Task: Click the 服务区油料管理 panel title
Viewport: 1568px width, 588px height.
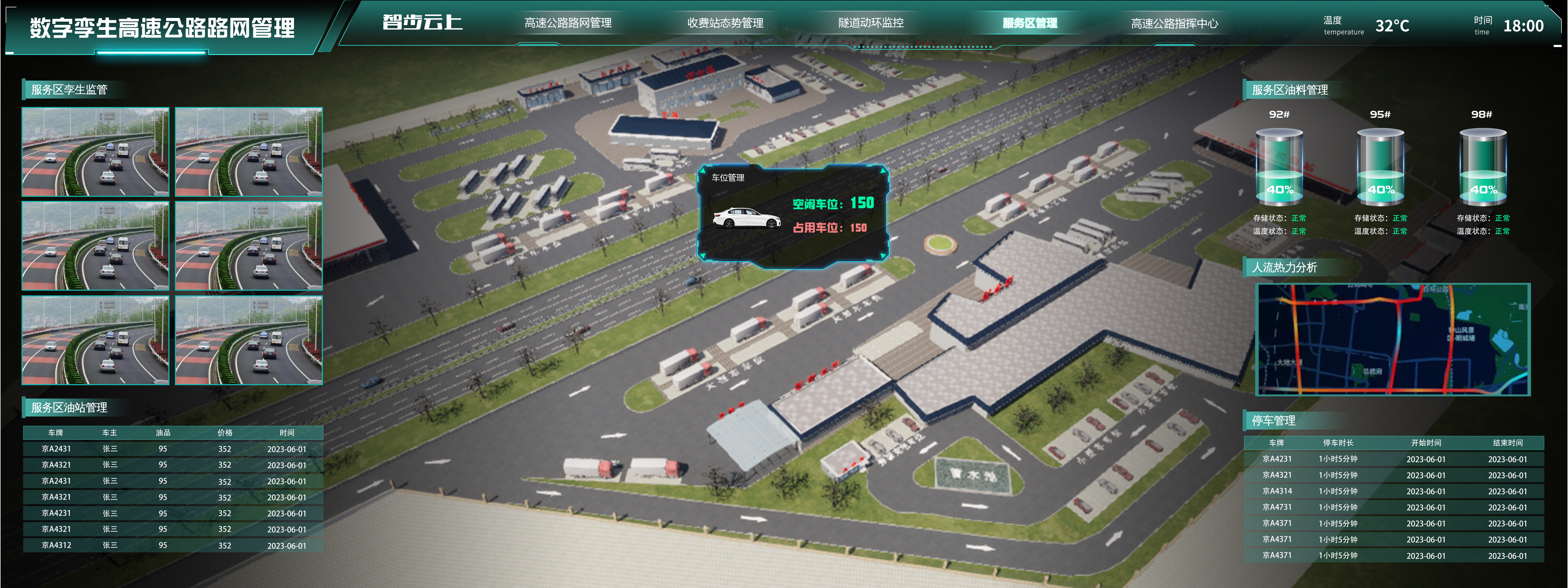Action: 1289,90
